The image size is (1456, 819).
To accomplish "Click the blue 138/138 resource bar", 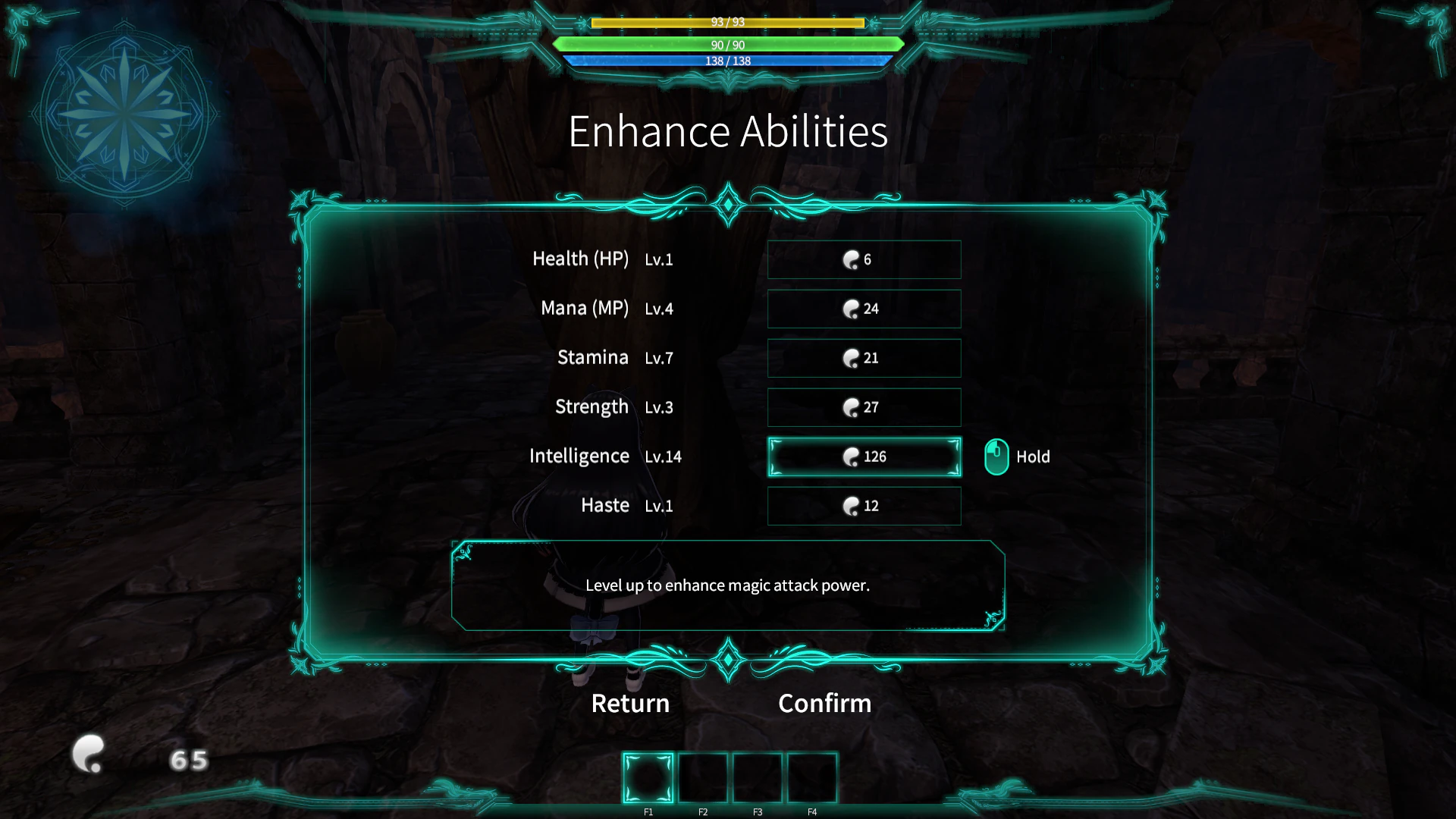I will pyautogui.click(x=727, y=61).
